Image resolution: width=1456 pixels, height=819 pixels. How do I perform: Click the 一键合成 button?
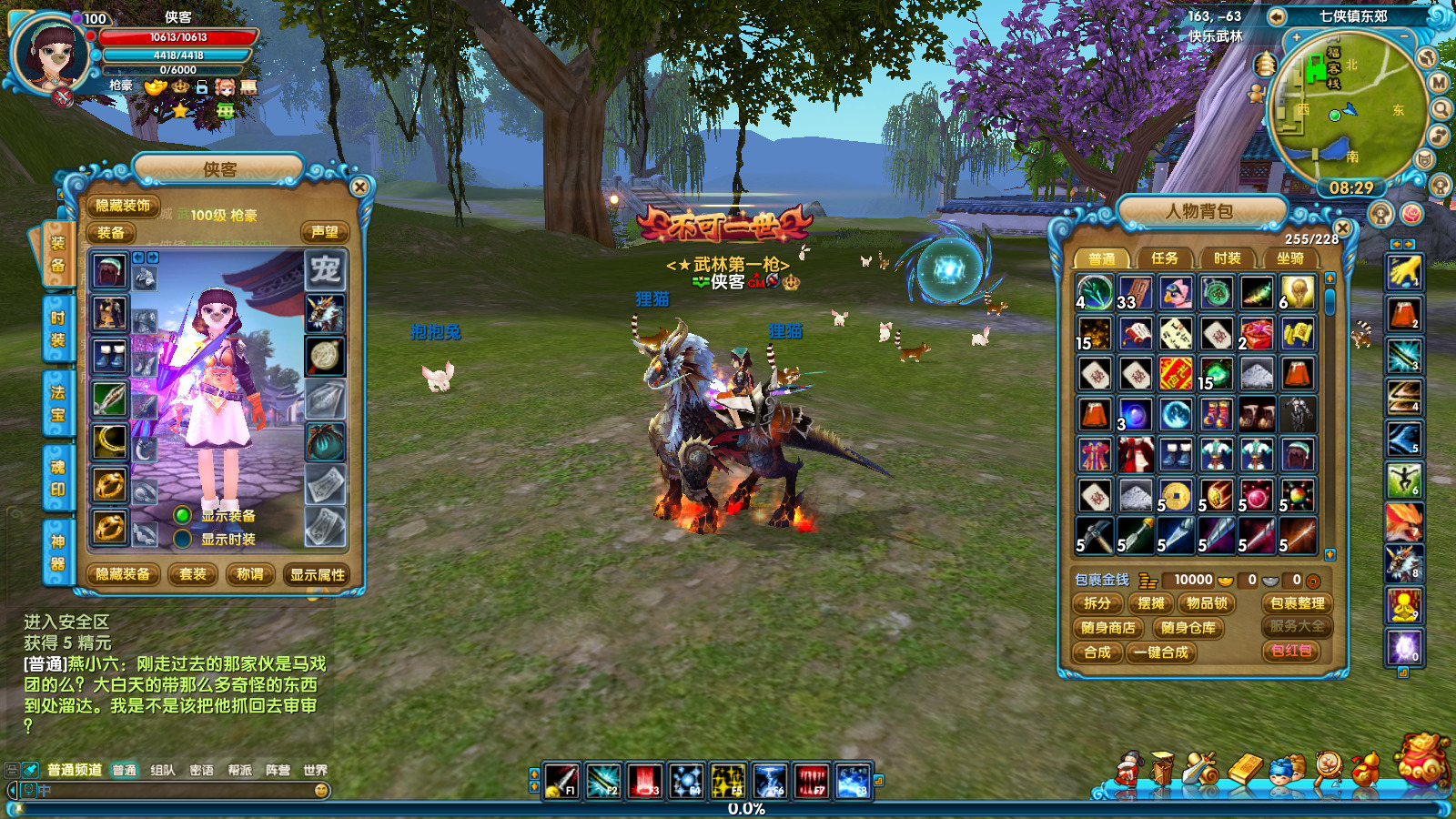coord(1161,652)
